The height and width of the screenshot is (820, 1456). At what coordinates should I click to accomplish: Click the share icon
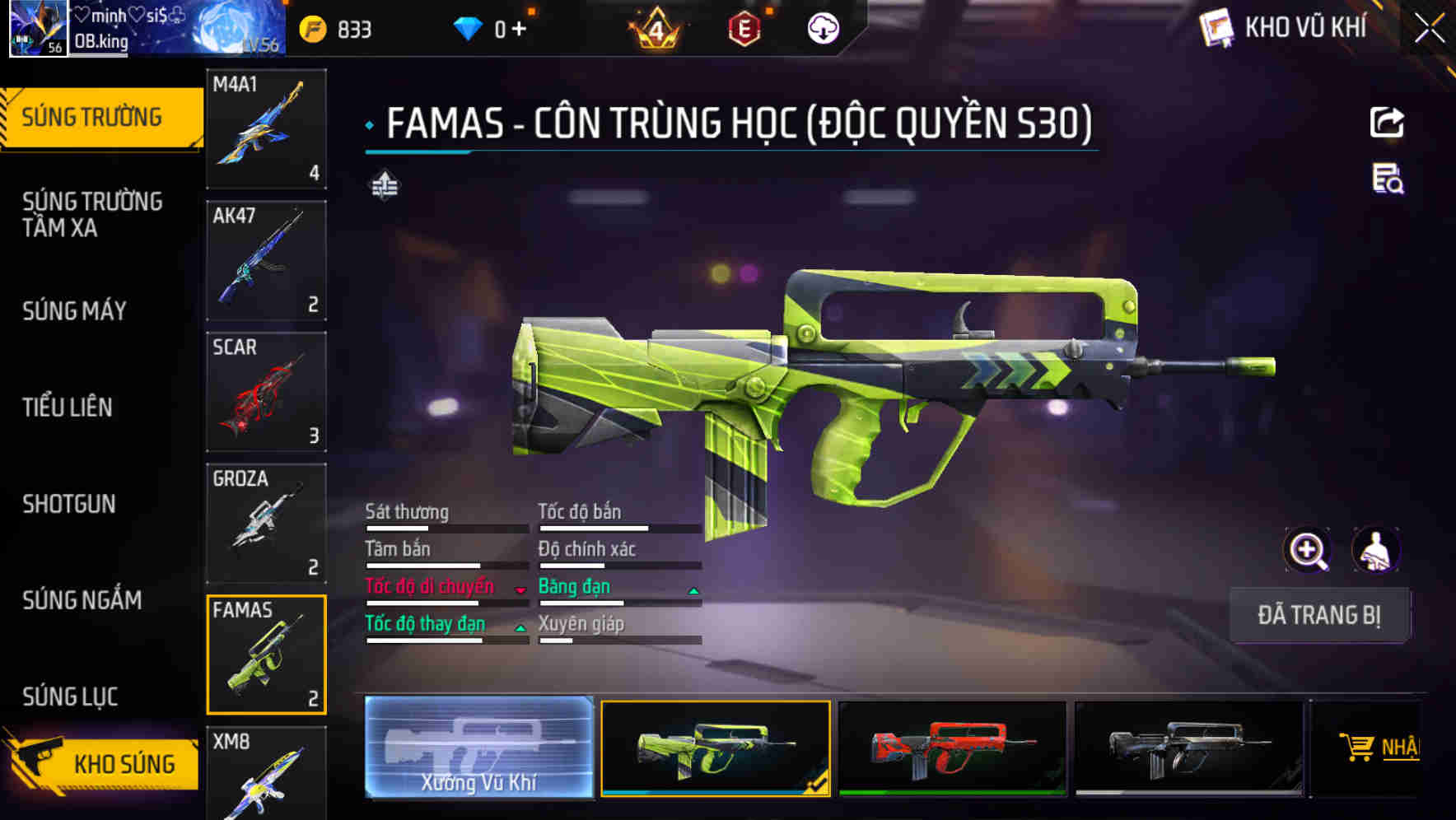pyautogui.click(x=1387, y=123)
